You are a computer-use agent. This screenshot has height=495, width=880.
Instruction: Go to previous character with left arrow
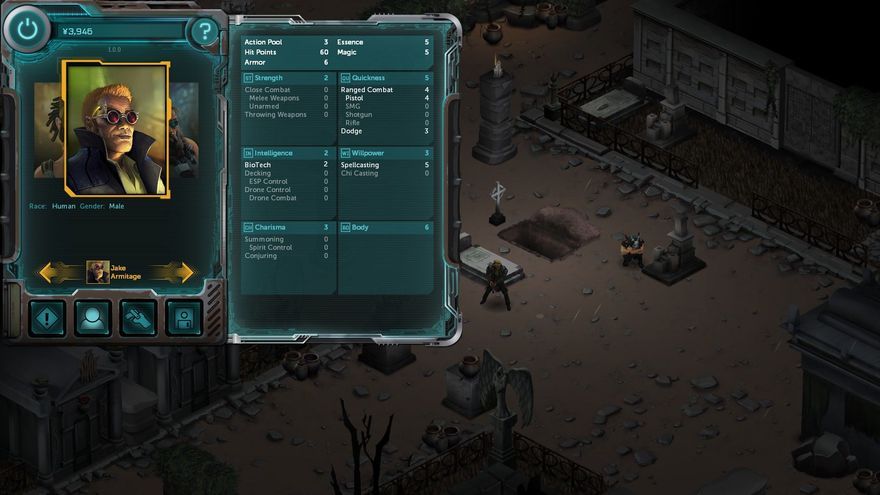(x=60, y=271)
